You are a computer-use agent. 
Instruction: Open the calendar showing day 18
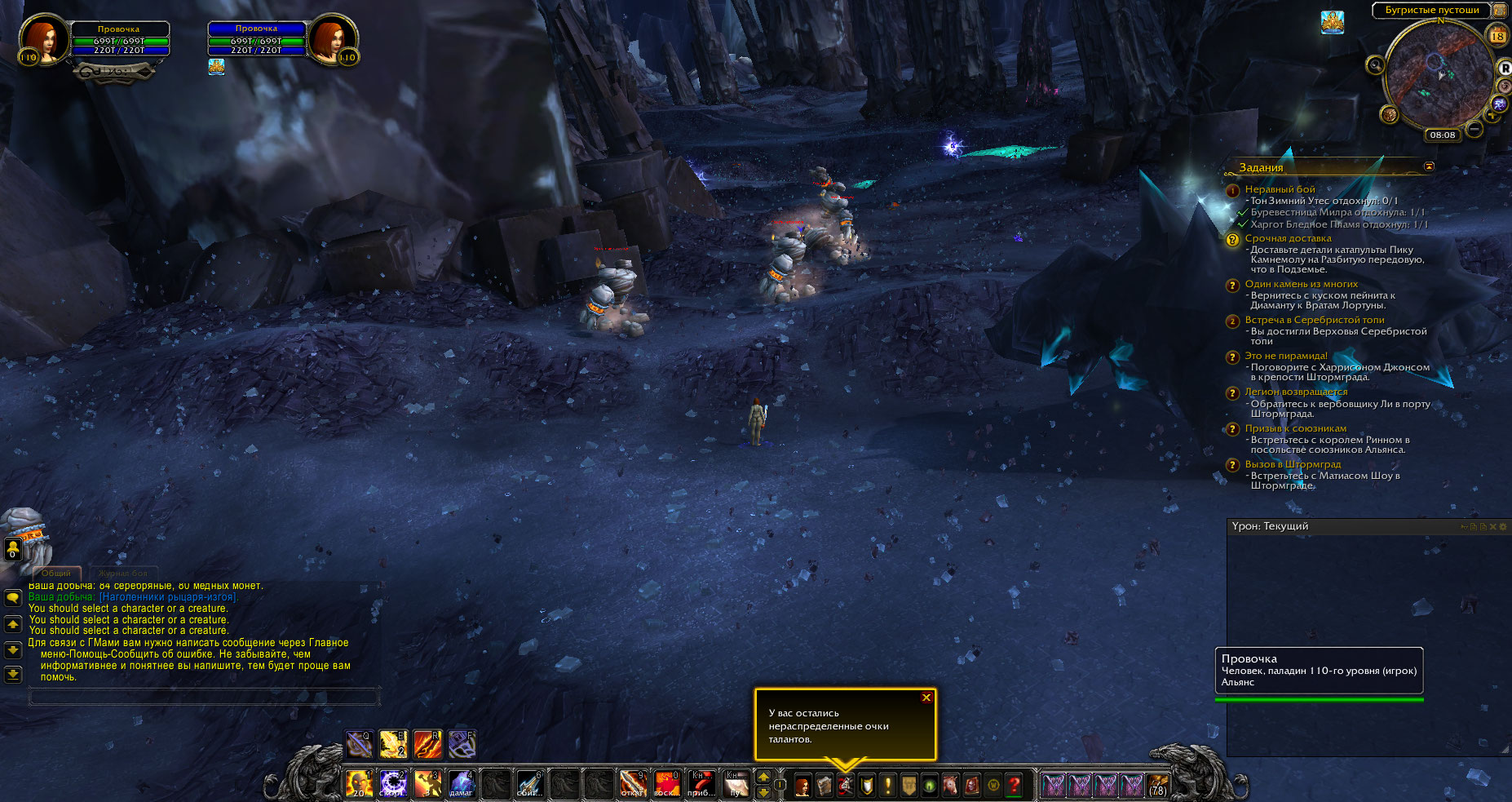click(x=1497, y=36)
